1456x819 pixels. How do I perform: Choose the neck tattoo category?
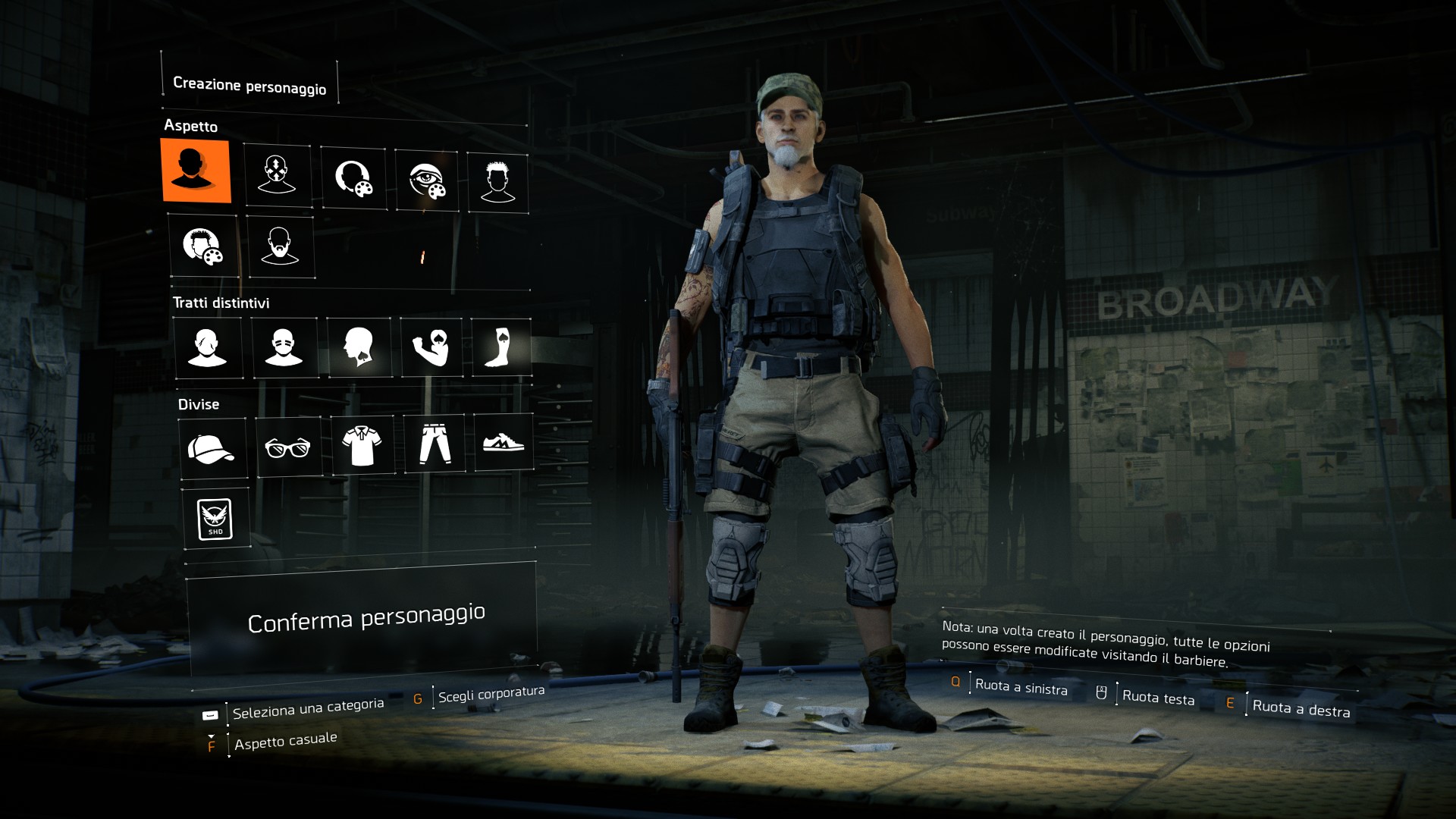click(359, 347)
